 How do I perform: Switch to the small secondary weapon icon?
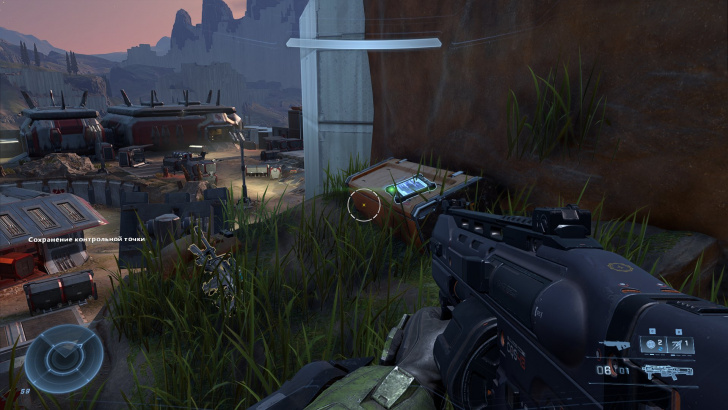616,345
